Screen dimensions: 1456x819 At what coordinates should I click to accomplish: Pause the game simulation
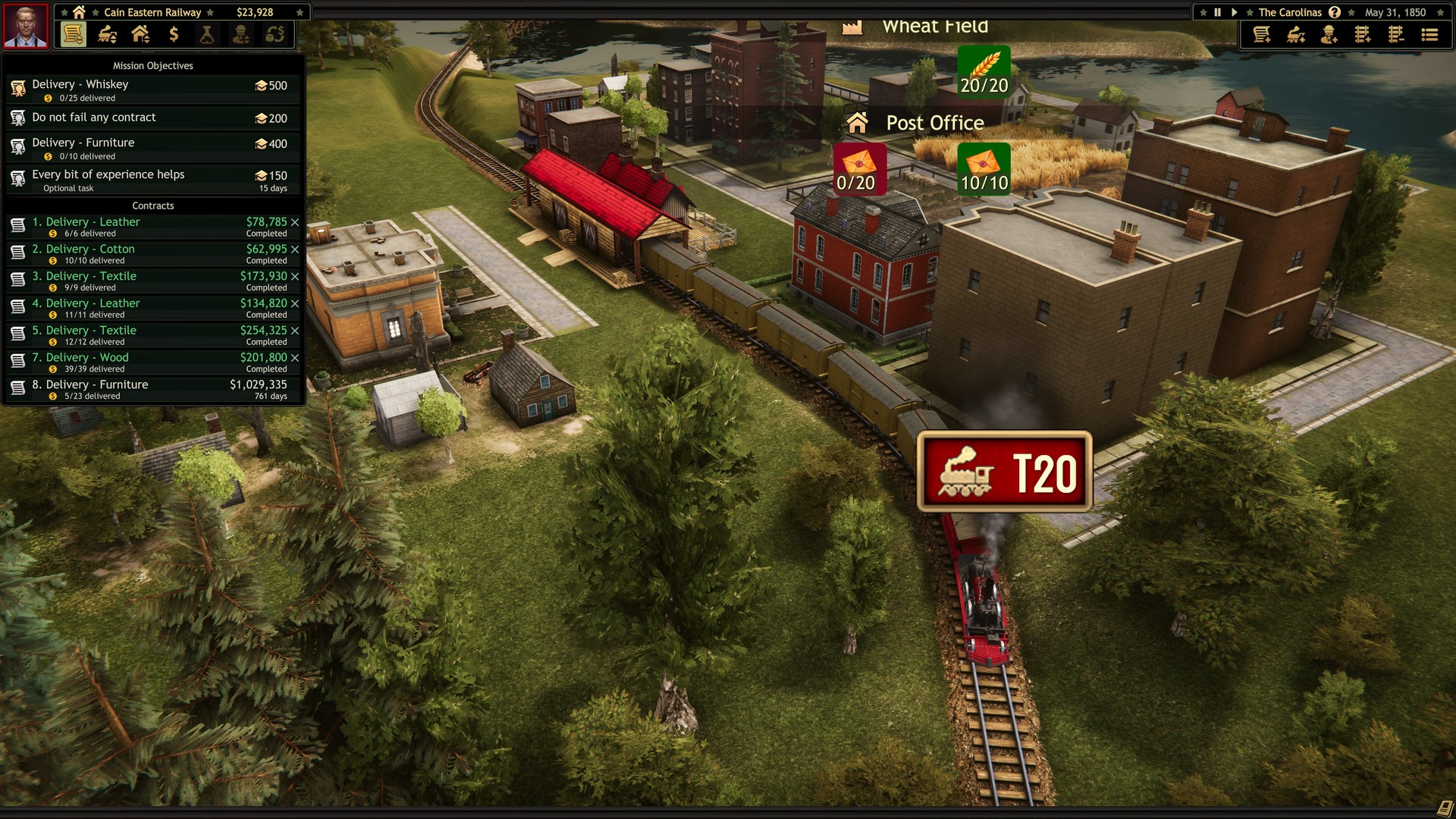pos(1217,11)
